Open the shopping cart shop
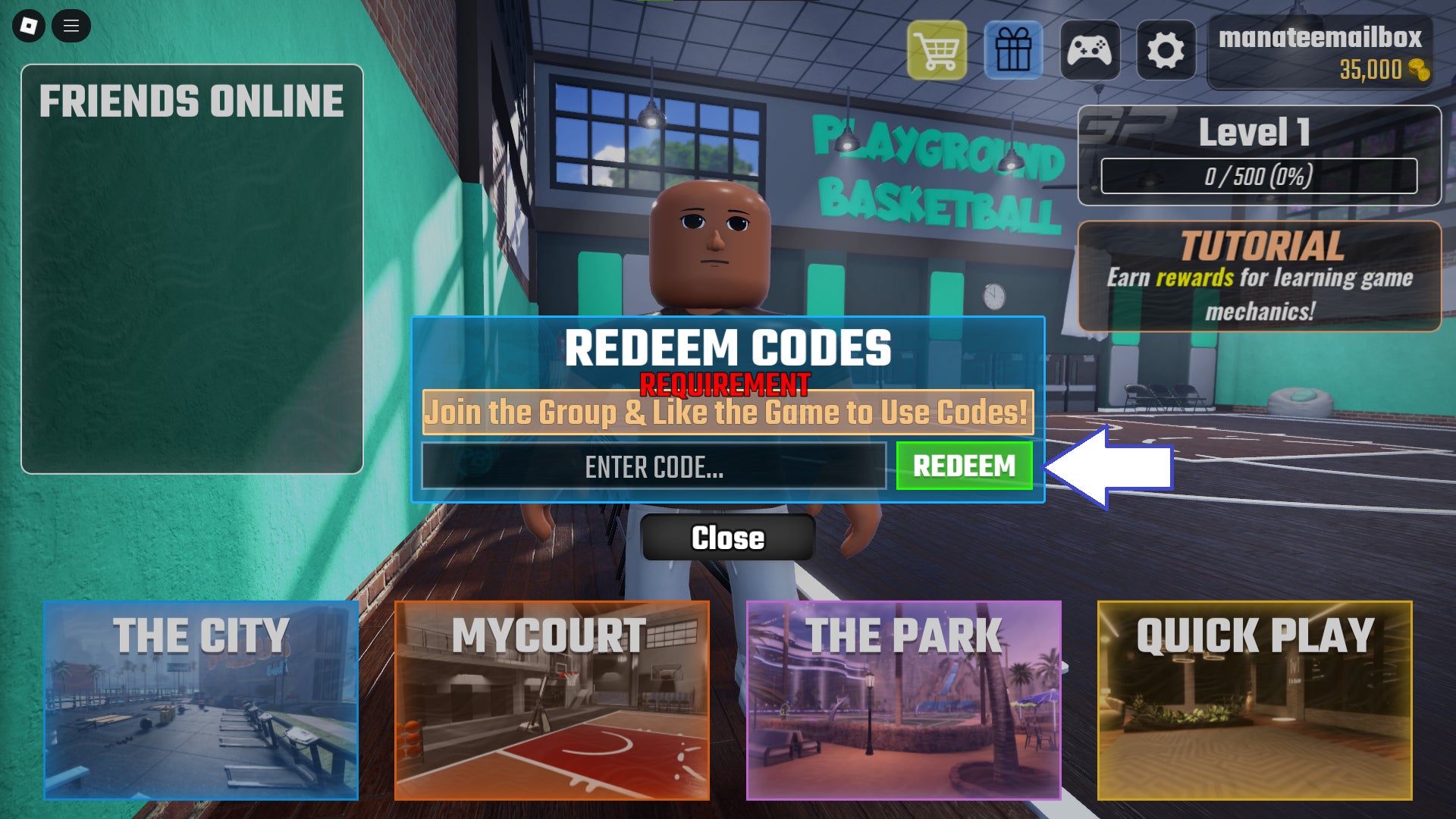This screenshot has height=819, width=1456. pos(937,49)
